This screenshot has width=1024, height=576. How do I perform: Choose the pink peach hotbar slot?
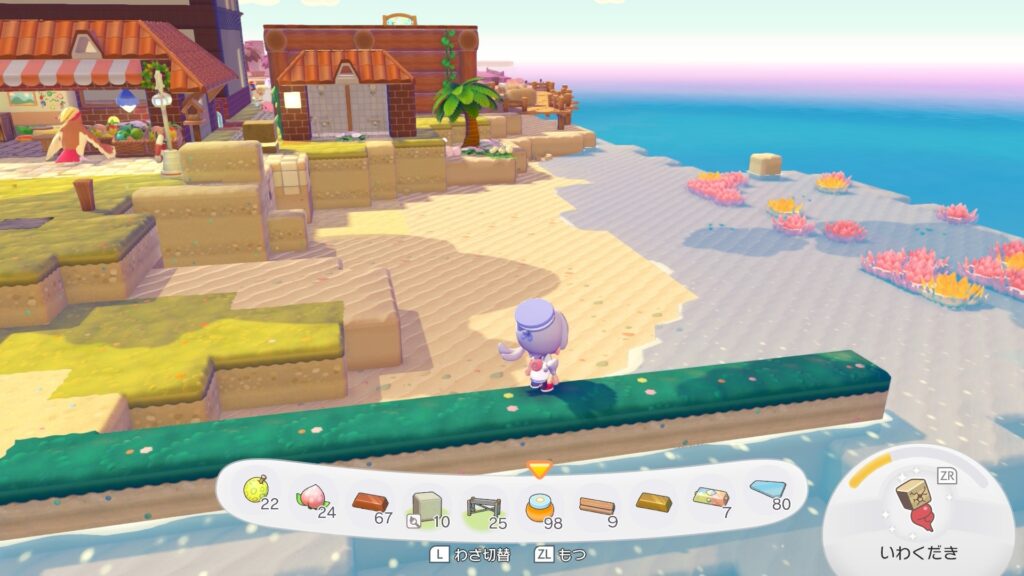click(x=311, y=497)
